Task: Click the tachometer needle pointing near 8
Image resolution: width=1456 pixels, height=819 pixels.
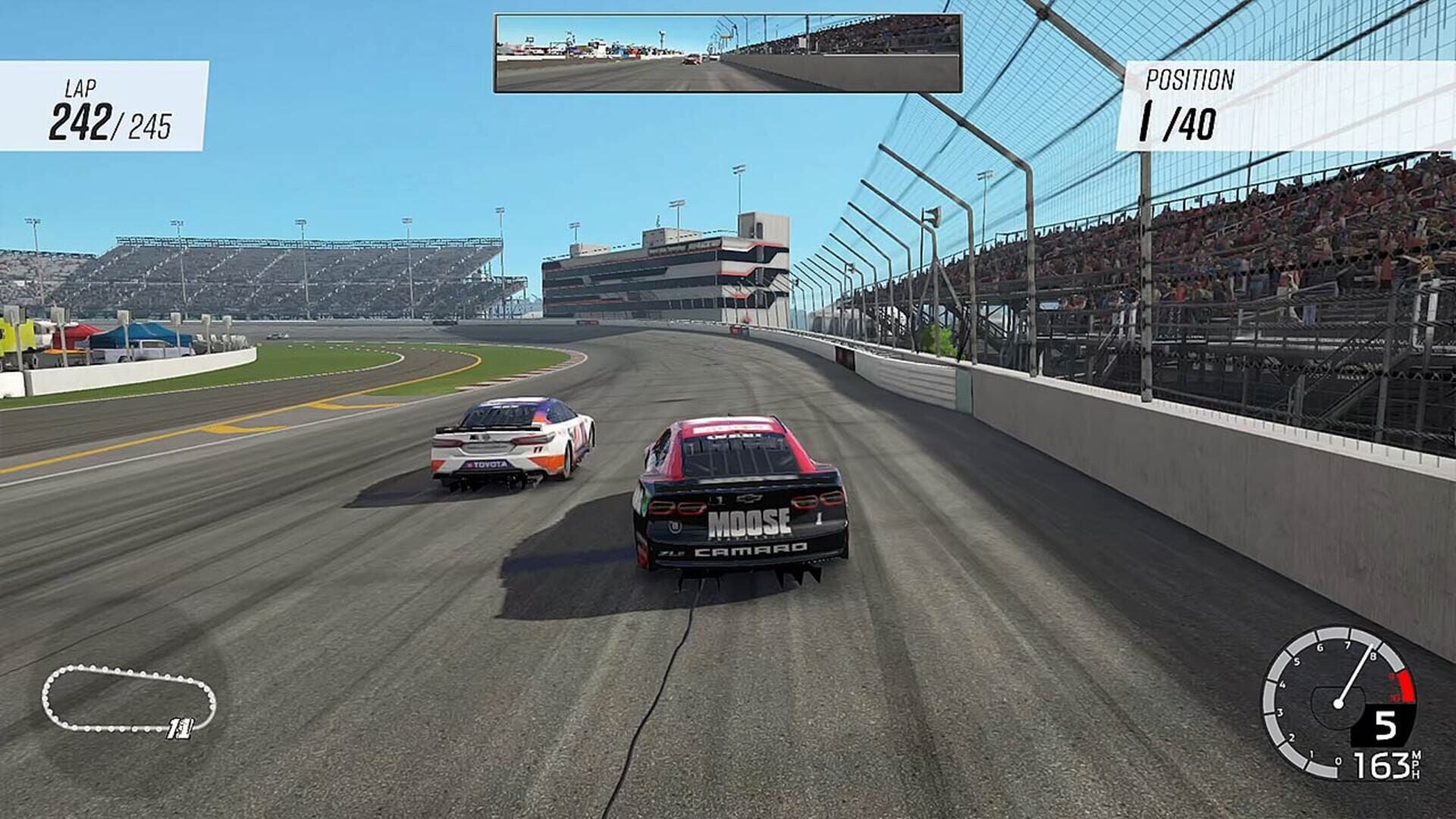Action: (1357, 671)
